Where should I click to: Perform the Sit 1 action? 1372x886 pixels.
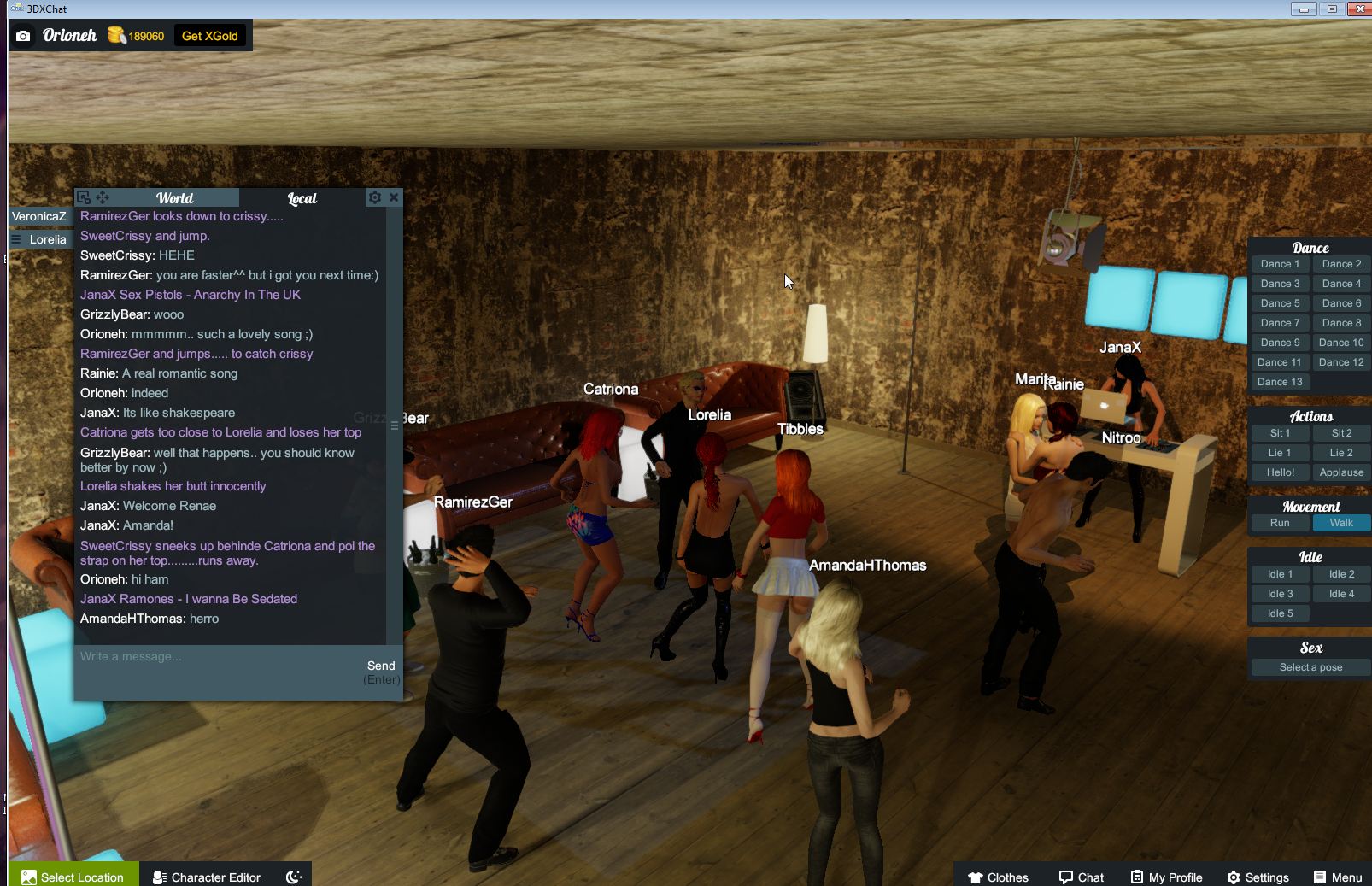1280,433
